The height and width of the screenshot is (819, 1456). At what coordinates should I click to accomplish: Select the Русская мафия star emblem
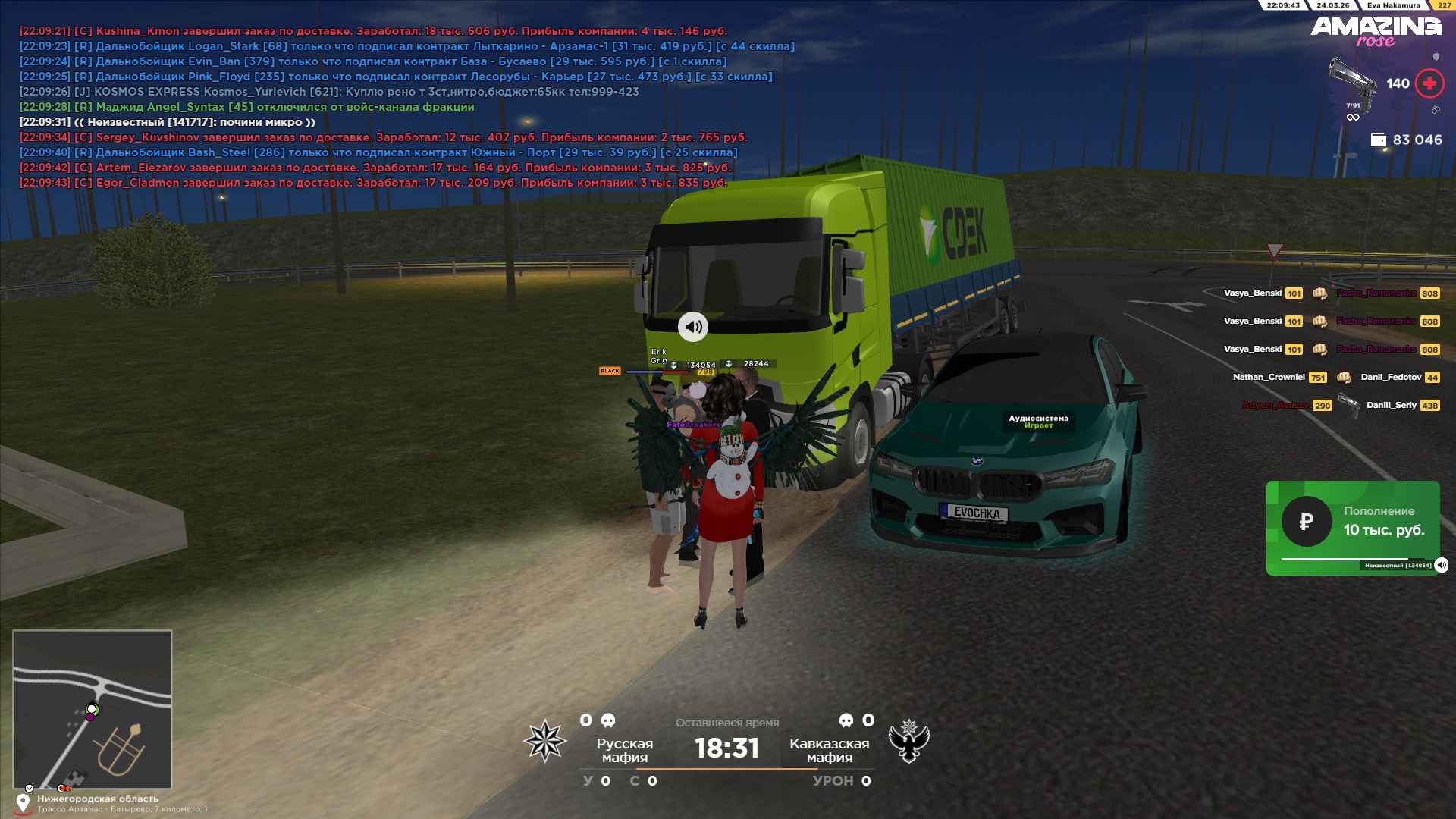pos(545,741)
